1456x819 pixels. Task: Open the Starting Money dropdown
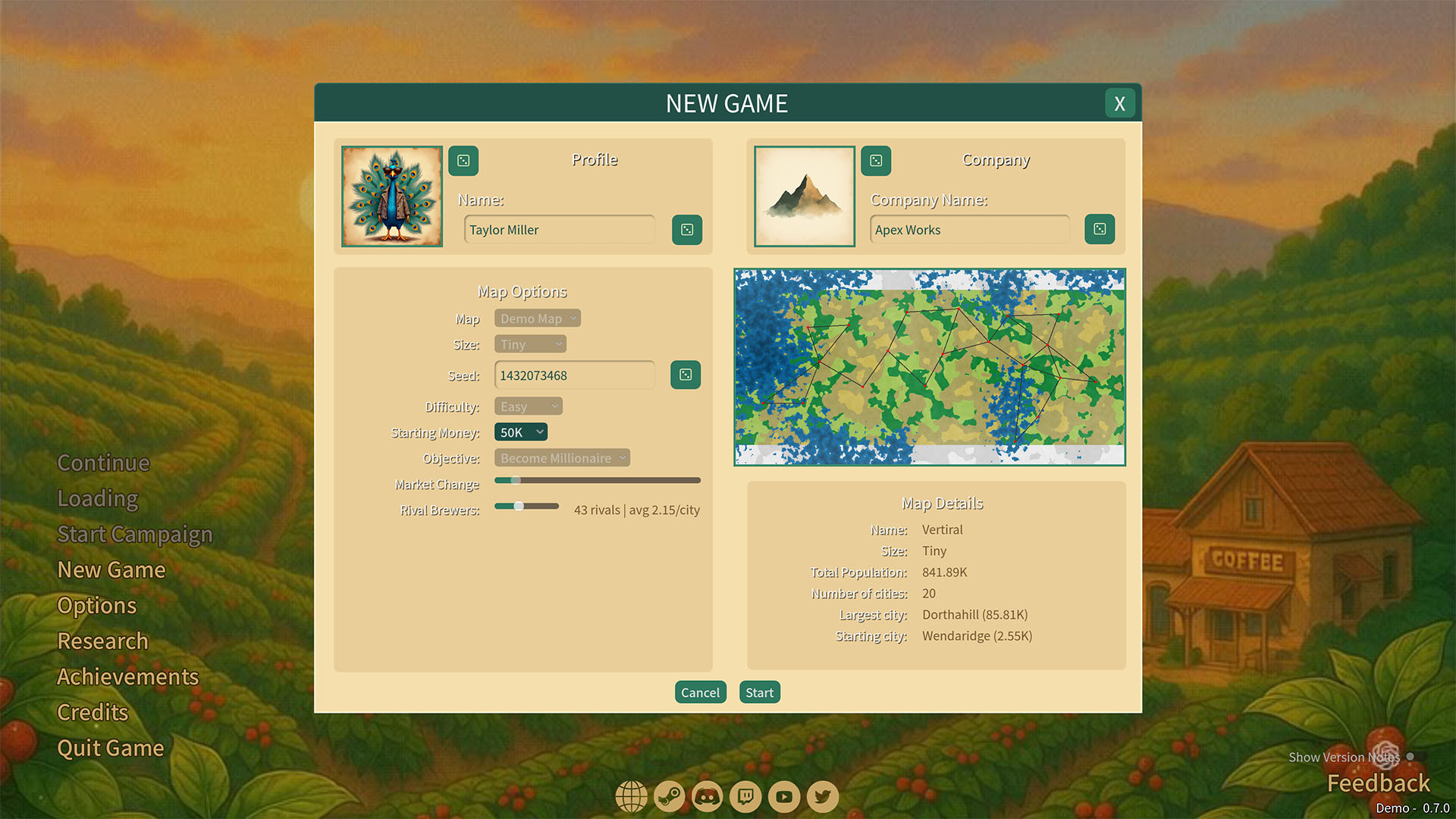tap(520, 431)
